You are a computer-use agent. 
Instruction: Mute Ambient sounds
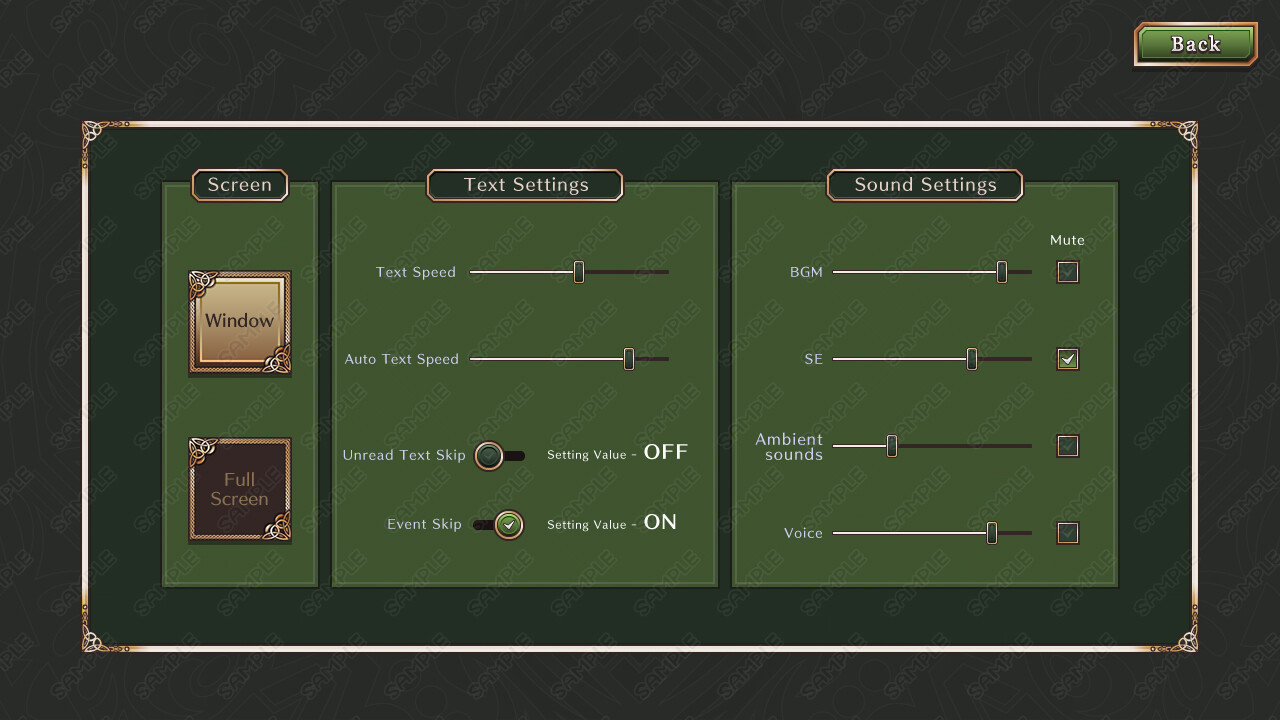(x=1067, y=446)
